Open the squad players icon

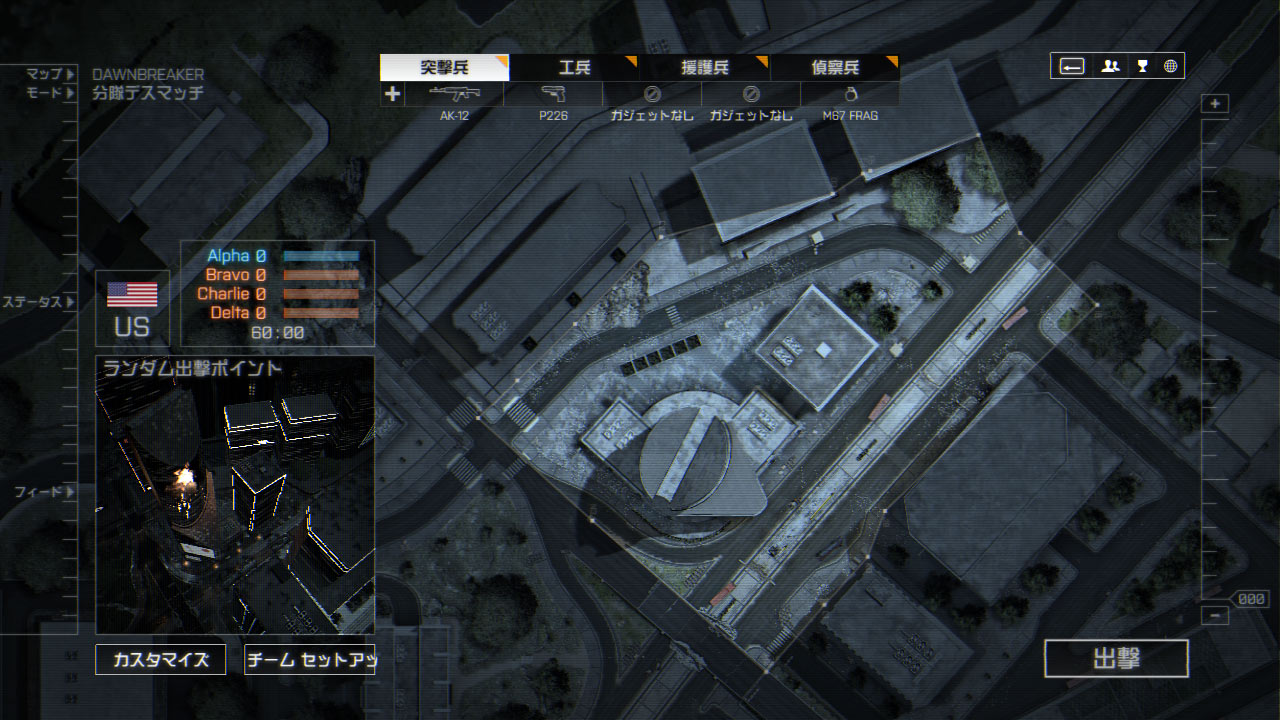[x=1109, y=66]
